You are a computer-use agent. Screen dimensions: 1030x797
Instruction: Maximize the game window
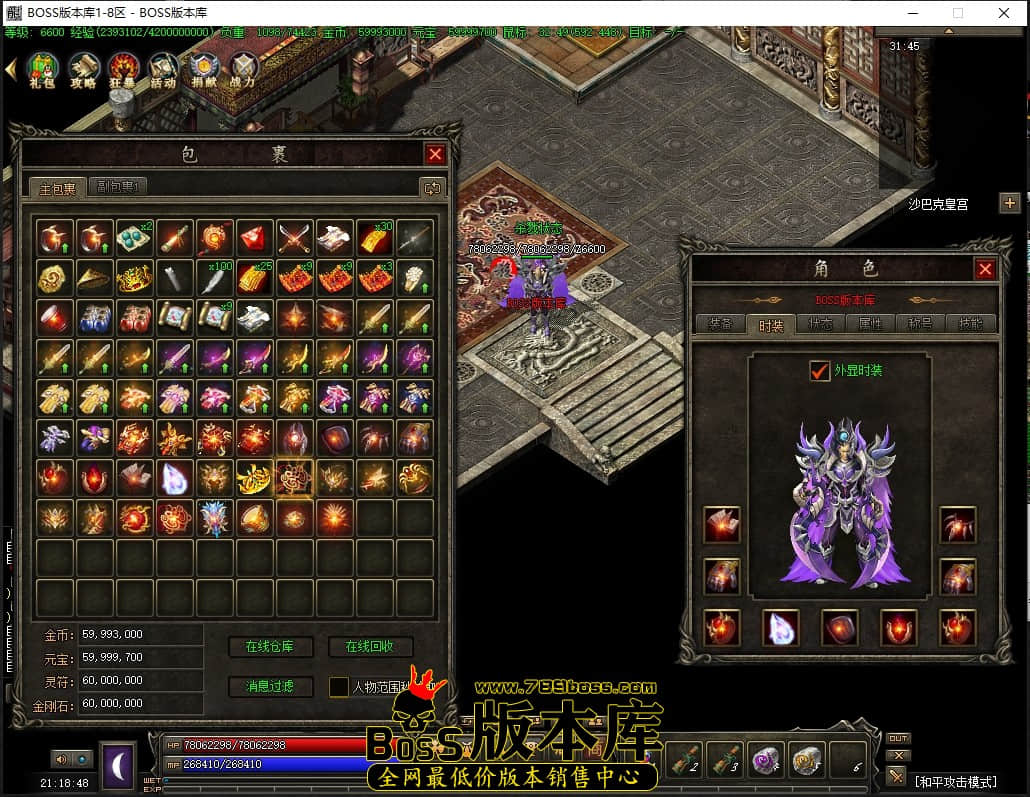click(958, 13)
